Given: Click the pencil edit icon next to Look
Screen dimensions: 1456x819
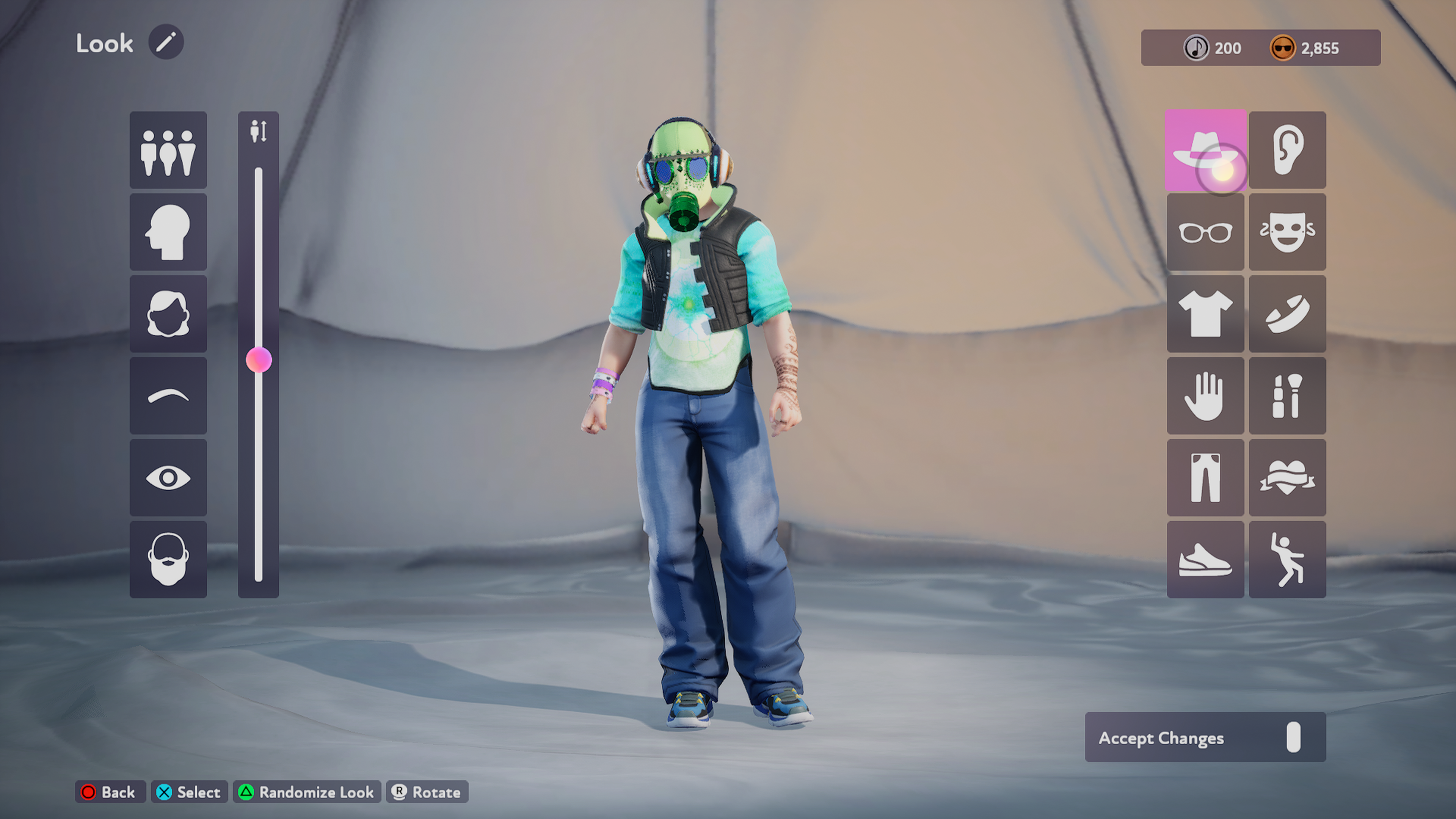Looking at the screenshot, I should coord(166,42).
